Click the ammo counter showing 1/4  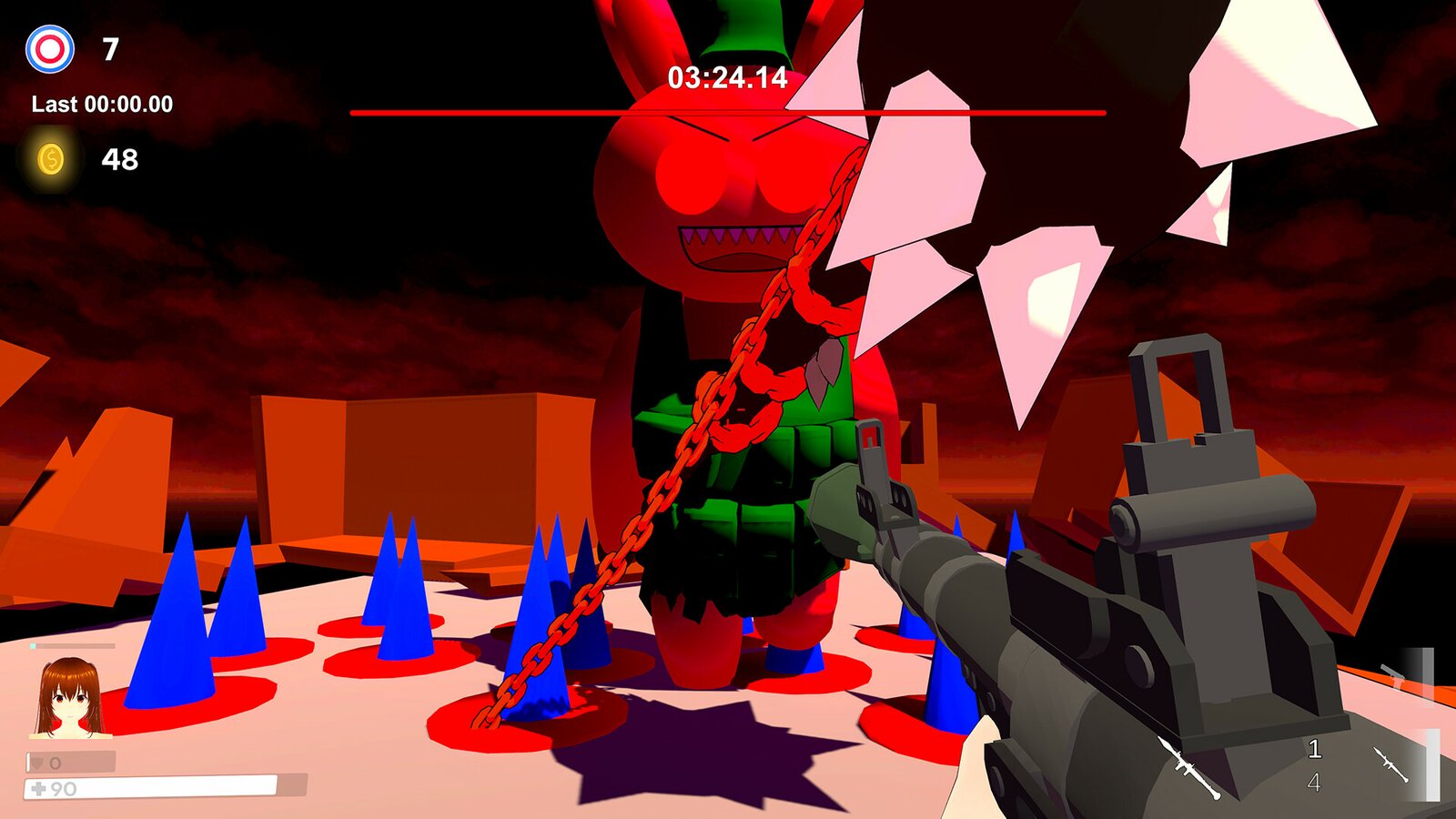1313,764
